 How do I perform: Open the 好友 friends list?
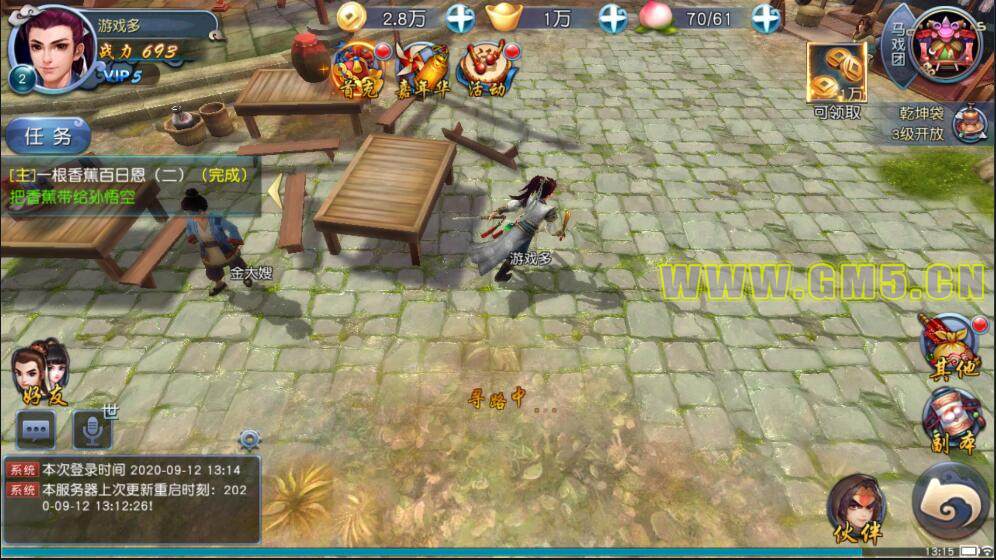click(42, 373)
